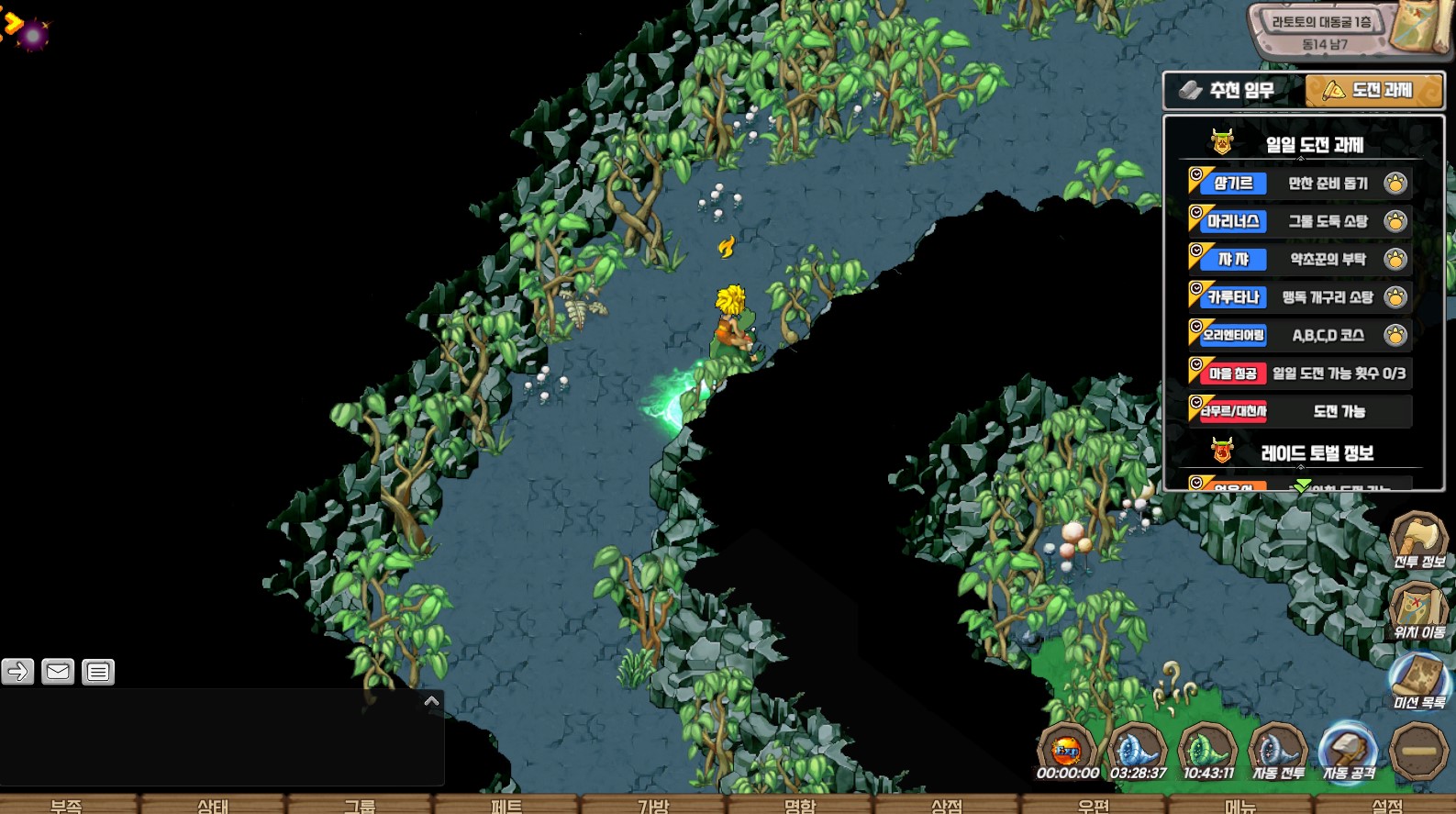The height and width of the screenshot is (814, 1456).
Task: Open the 샴기르 daily challenge row
Action: [x=1299, y=184]
